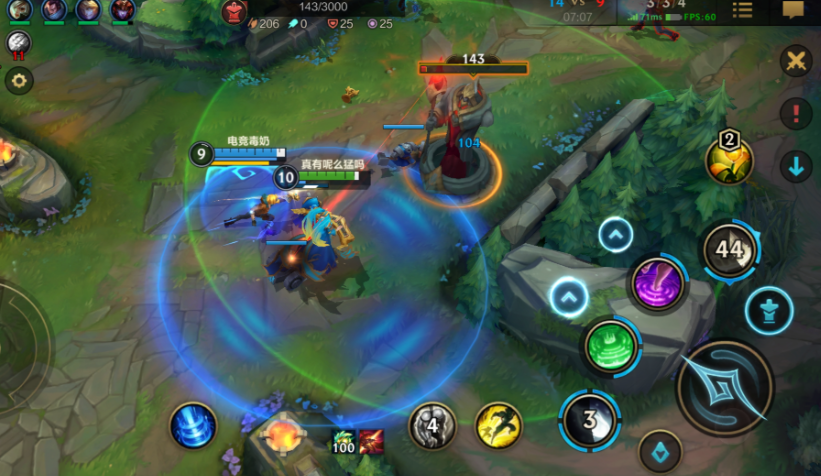Activate the purple swirl ability

(x=657, y=284)
